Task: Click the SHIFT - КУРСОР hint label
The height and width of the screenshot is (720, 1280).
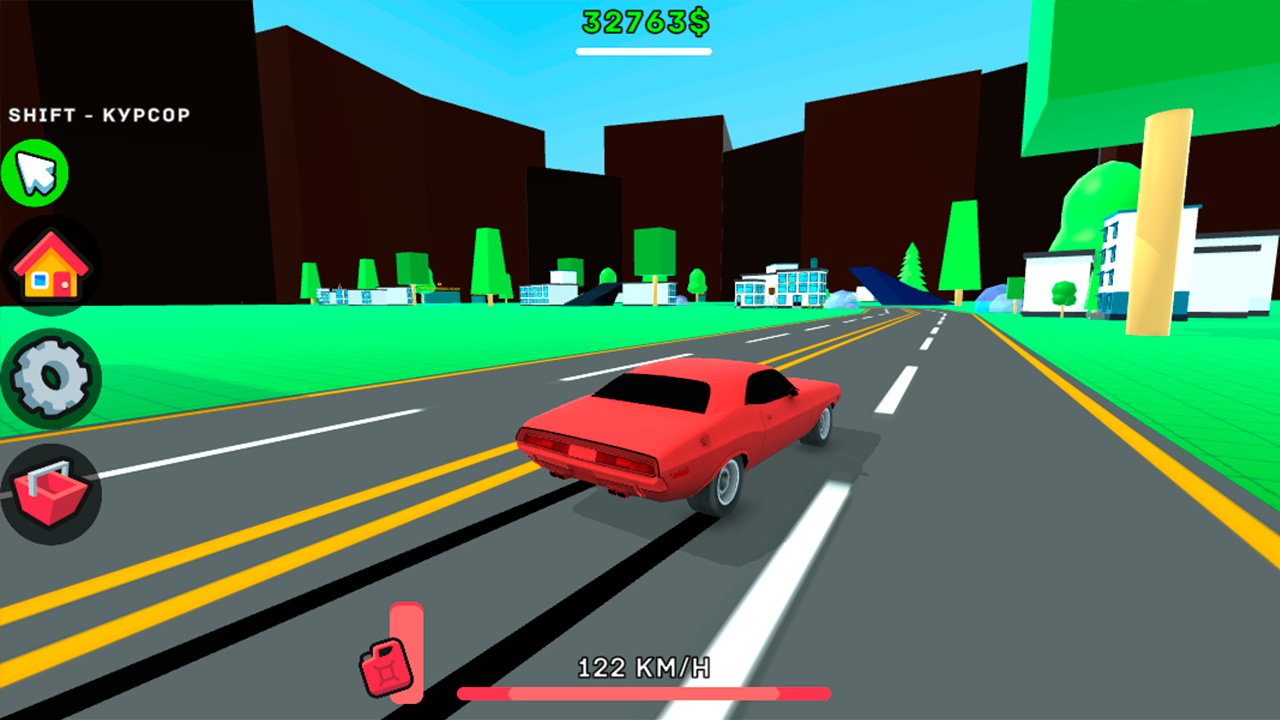Action: pos(100,114)
